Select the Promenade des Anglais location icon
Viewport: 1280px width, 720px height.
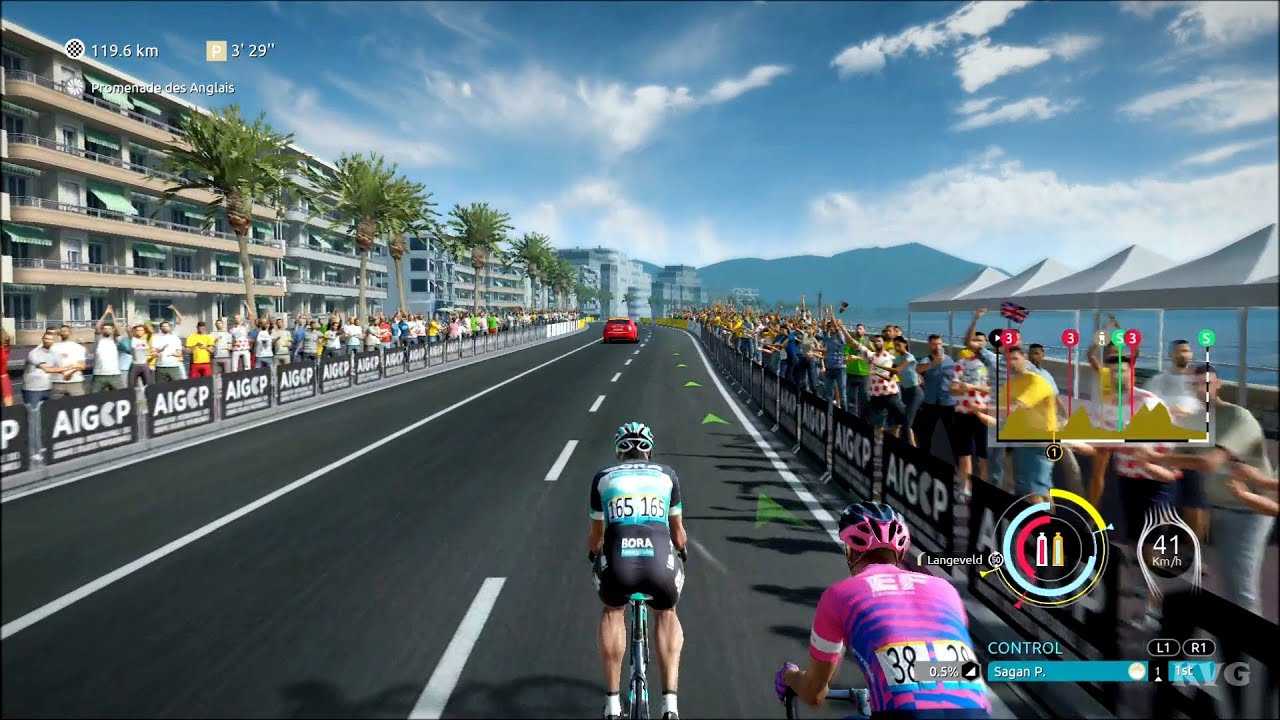pyautogui.click(x=75, y=87)
